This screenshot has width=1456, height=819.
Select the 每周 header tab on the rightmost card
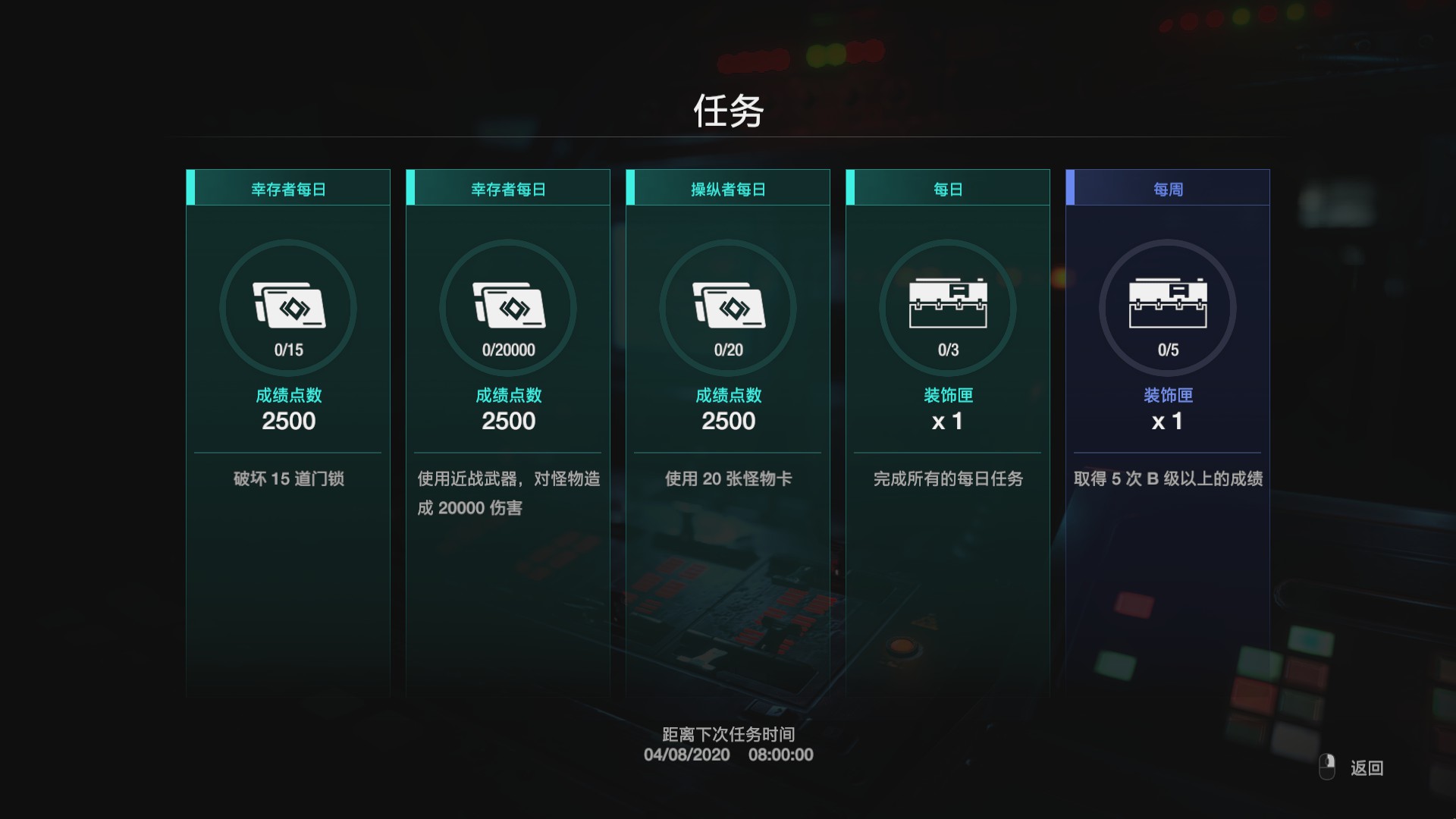click(x=1167, y=189)
